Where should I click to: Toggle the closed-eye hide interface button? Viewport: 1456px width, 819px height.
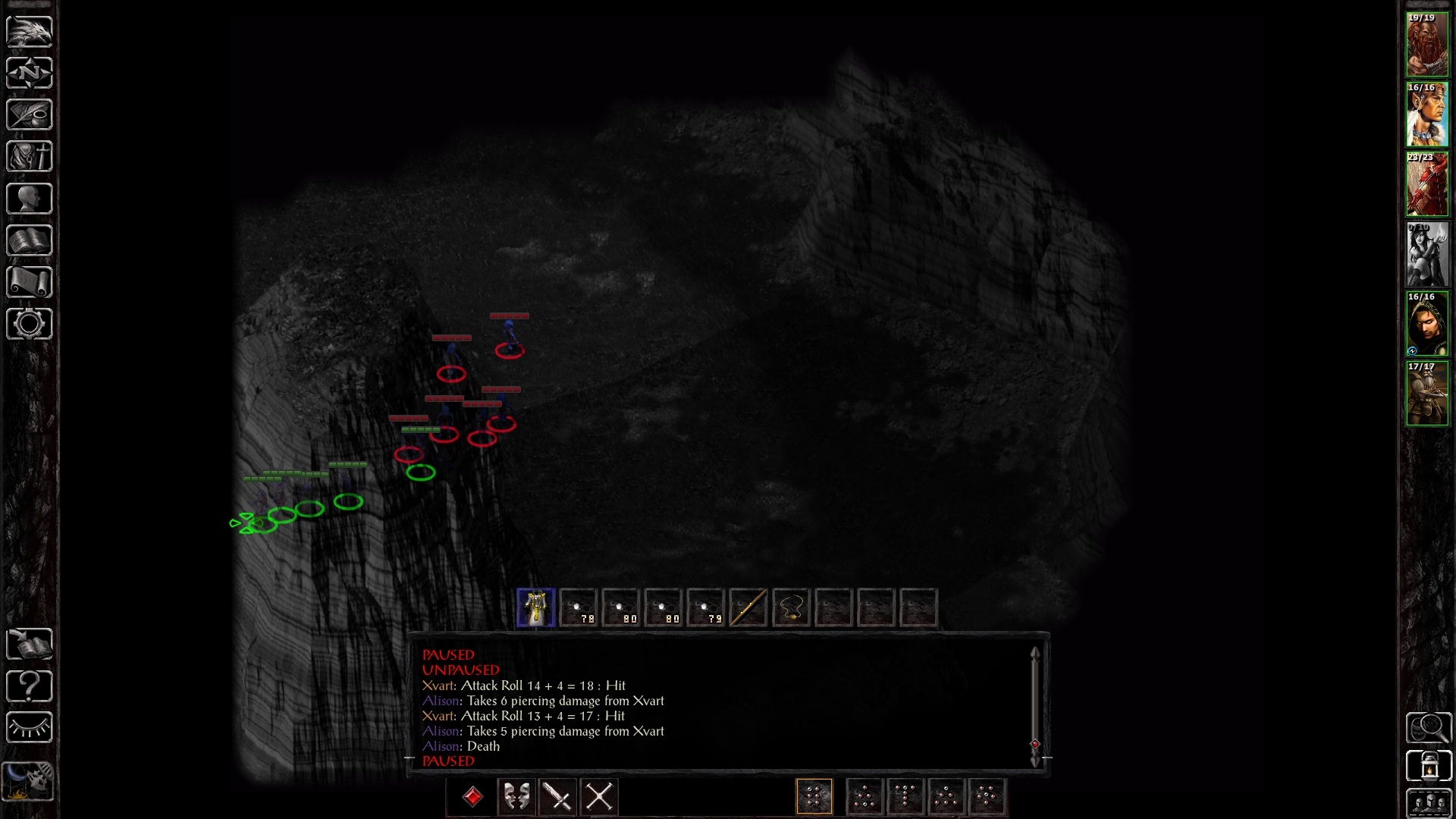coord(30,728)
